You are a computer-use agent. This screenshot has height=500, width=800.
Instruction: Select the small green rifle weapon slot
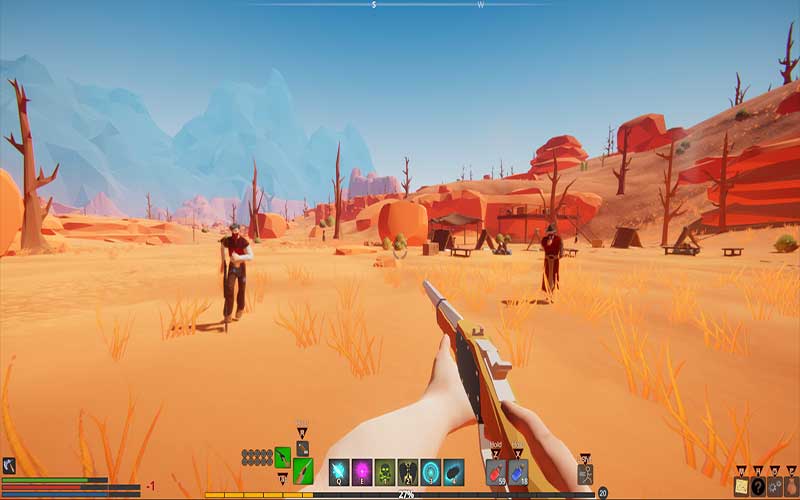(x=283, y=457)
